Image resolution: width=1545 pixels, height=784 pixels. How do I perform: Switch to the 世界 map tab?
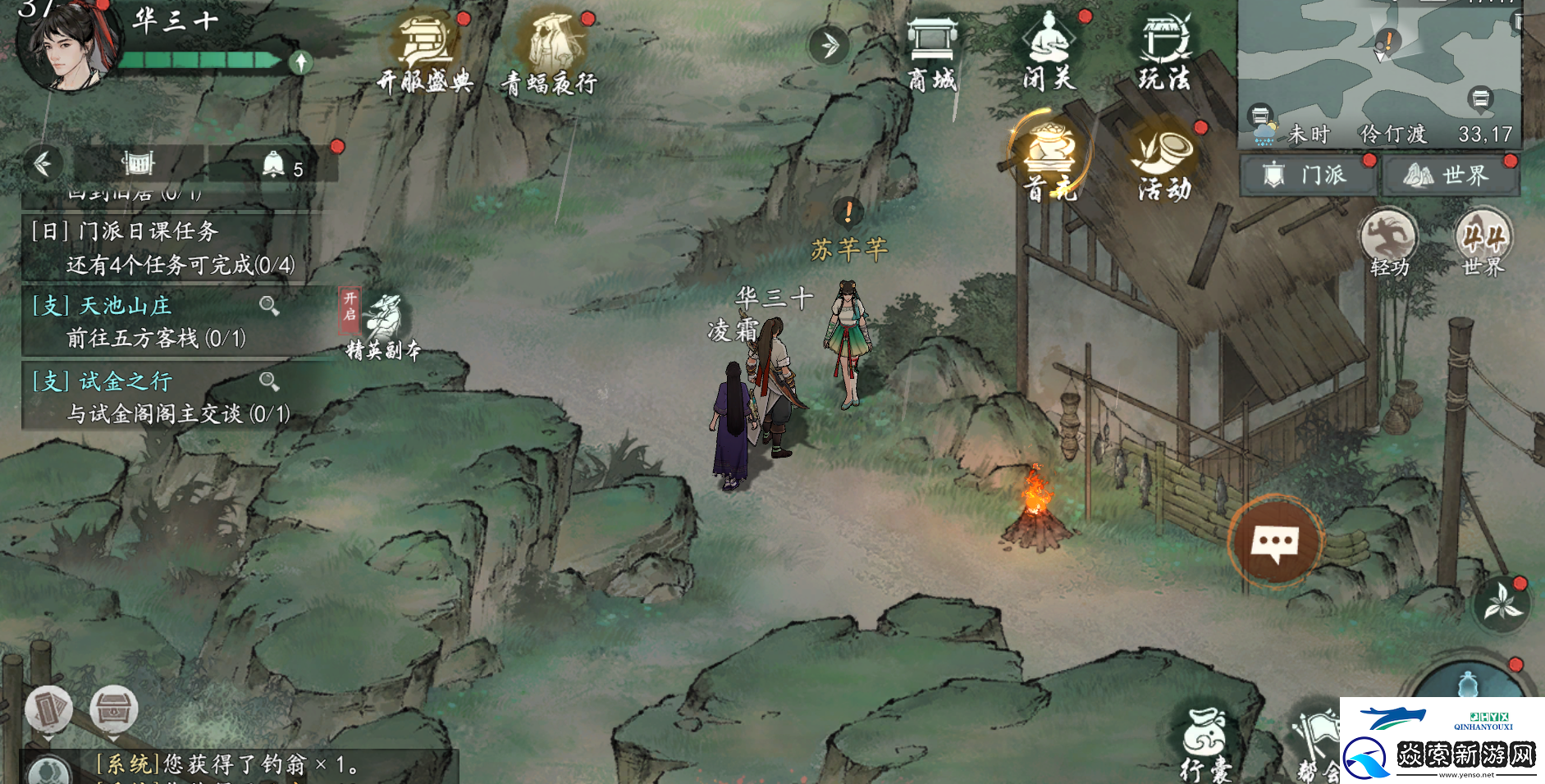pos(1451,175)
